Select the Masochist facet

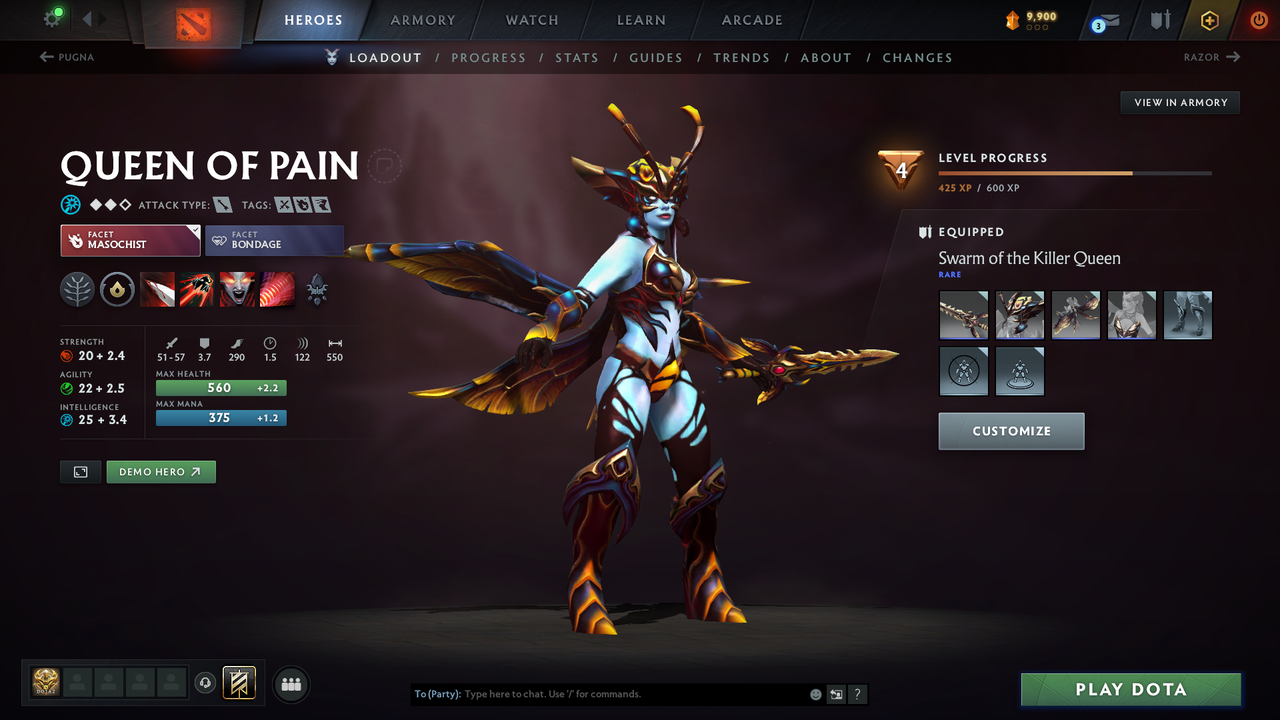tap(130, 241)
